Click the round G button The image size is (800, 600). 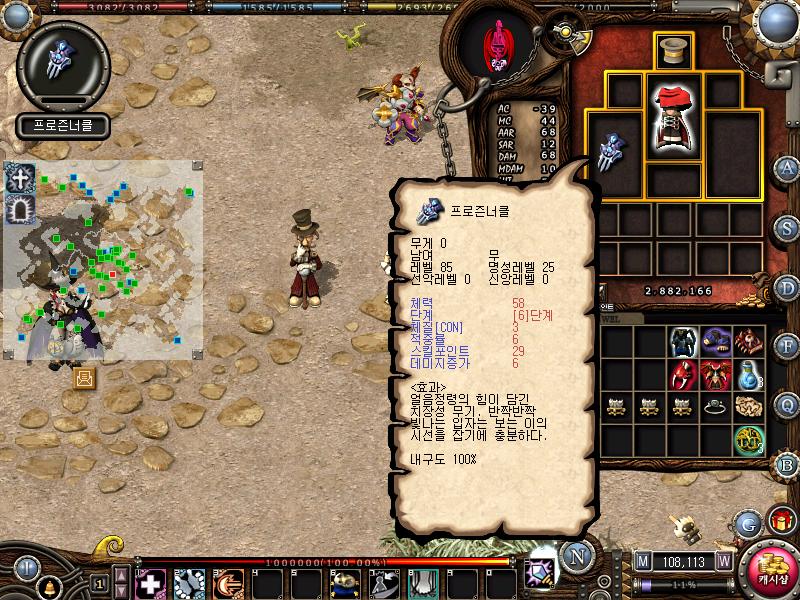point(747,522)
